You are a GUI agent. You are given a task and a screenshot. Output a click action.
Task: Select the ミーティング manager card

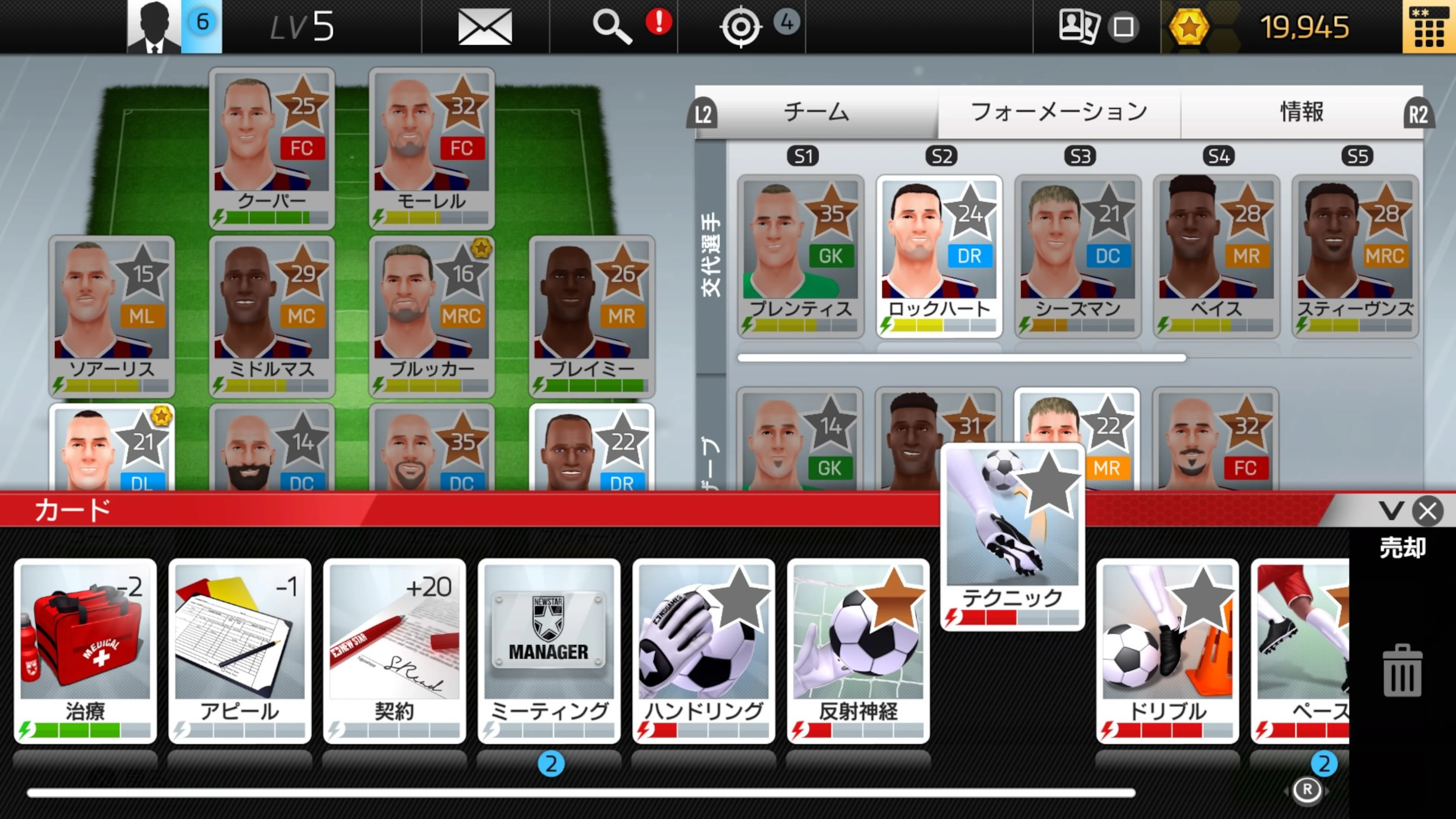click(549, 650)
